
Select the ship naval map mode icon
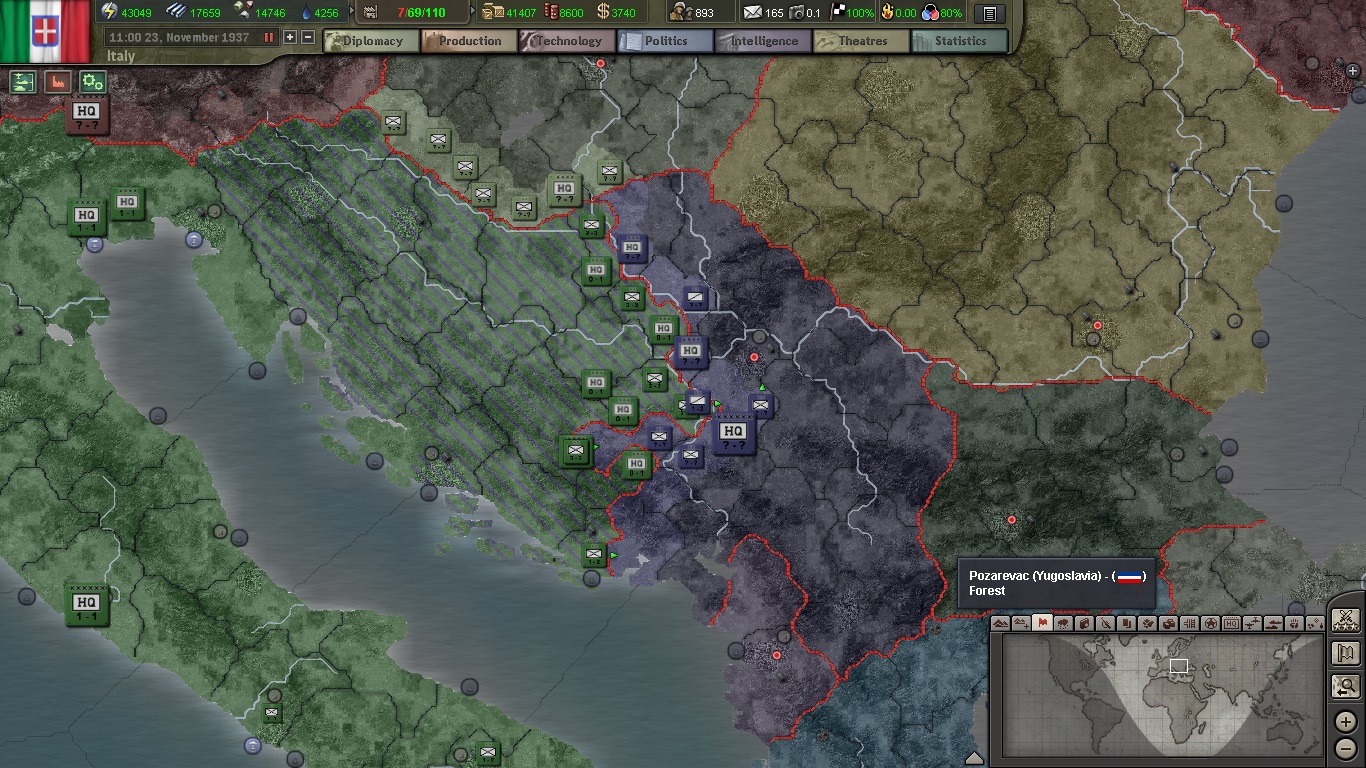click(x=1271, y=625)
